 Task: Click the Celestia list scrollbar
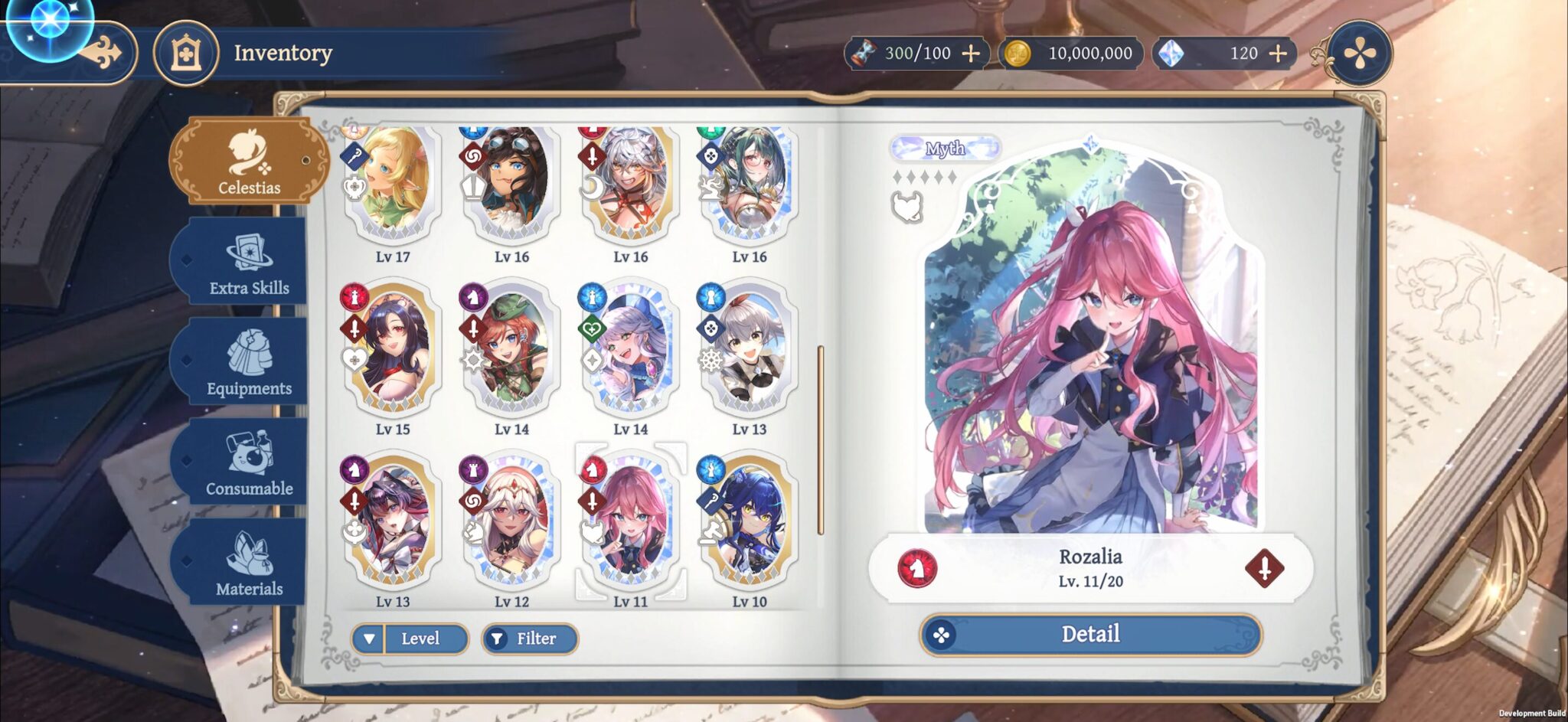821,440
